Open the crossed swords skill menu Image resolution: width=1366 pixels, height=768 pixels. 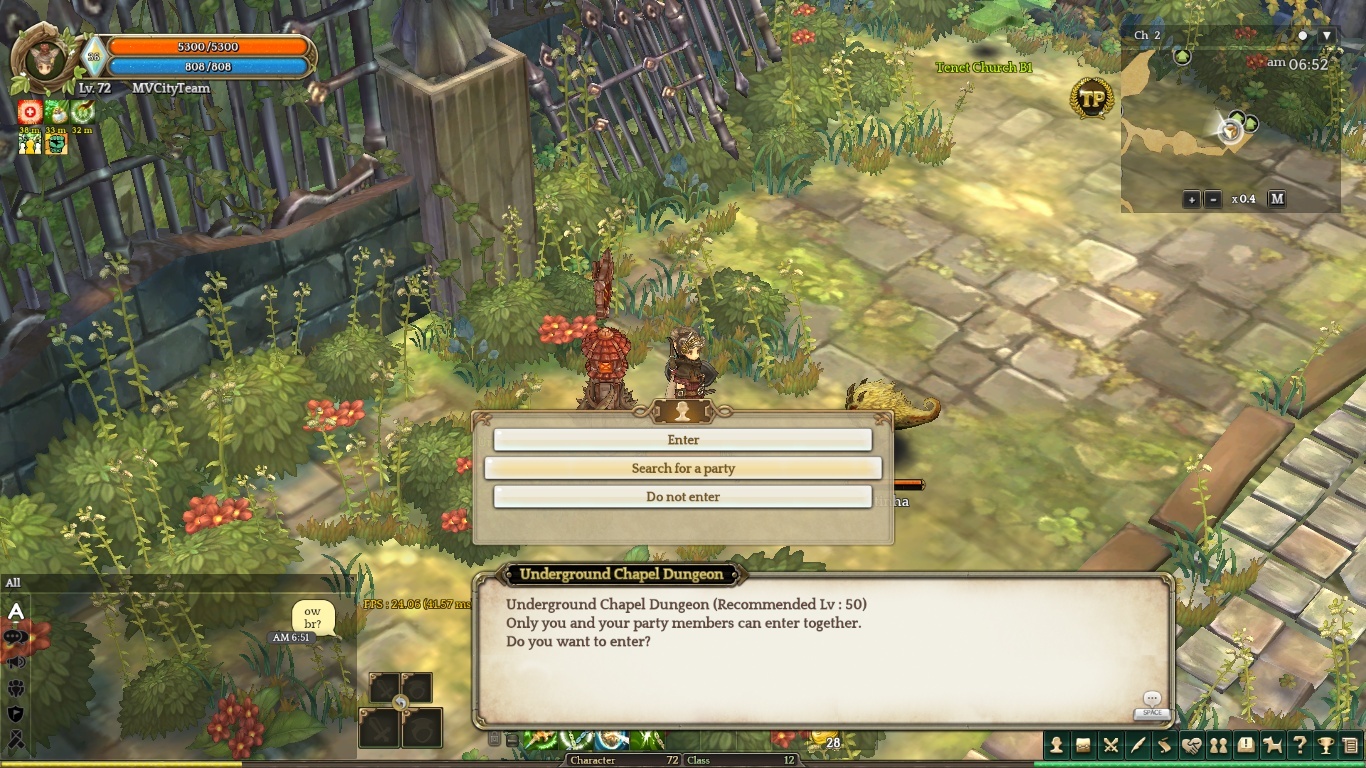click(1110, 745)
